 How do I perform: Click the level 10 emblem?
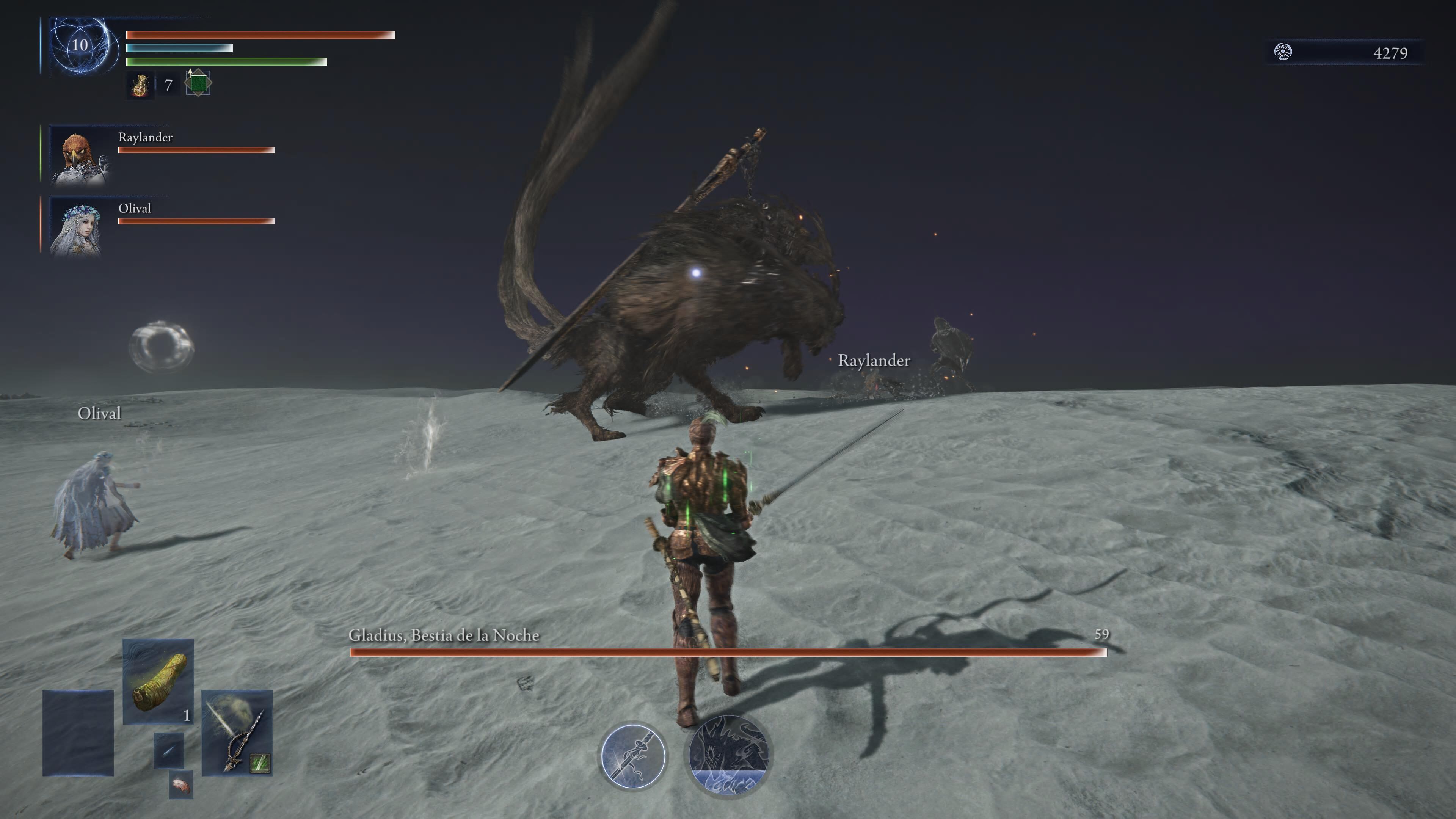(80, 45)
